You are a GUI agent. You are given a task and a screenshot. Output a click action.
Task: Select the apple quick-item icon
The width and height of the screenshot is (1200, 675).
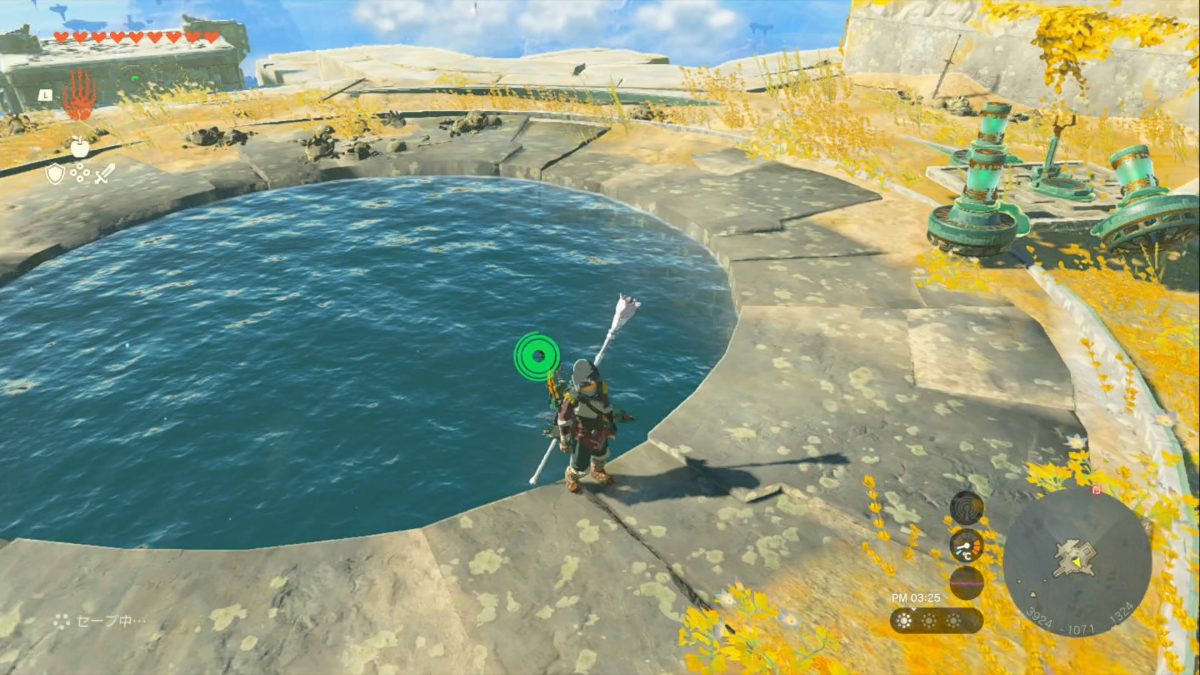coord(80,147)
